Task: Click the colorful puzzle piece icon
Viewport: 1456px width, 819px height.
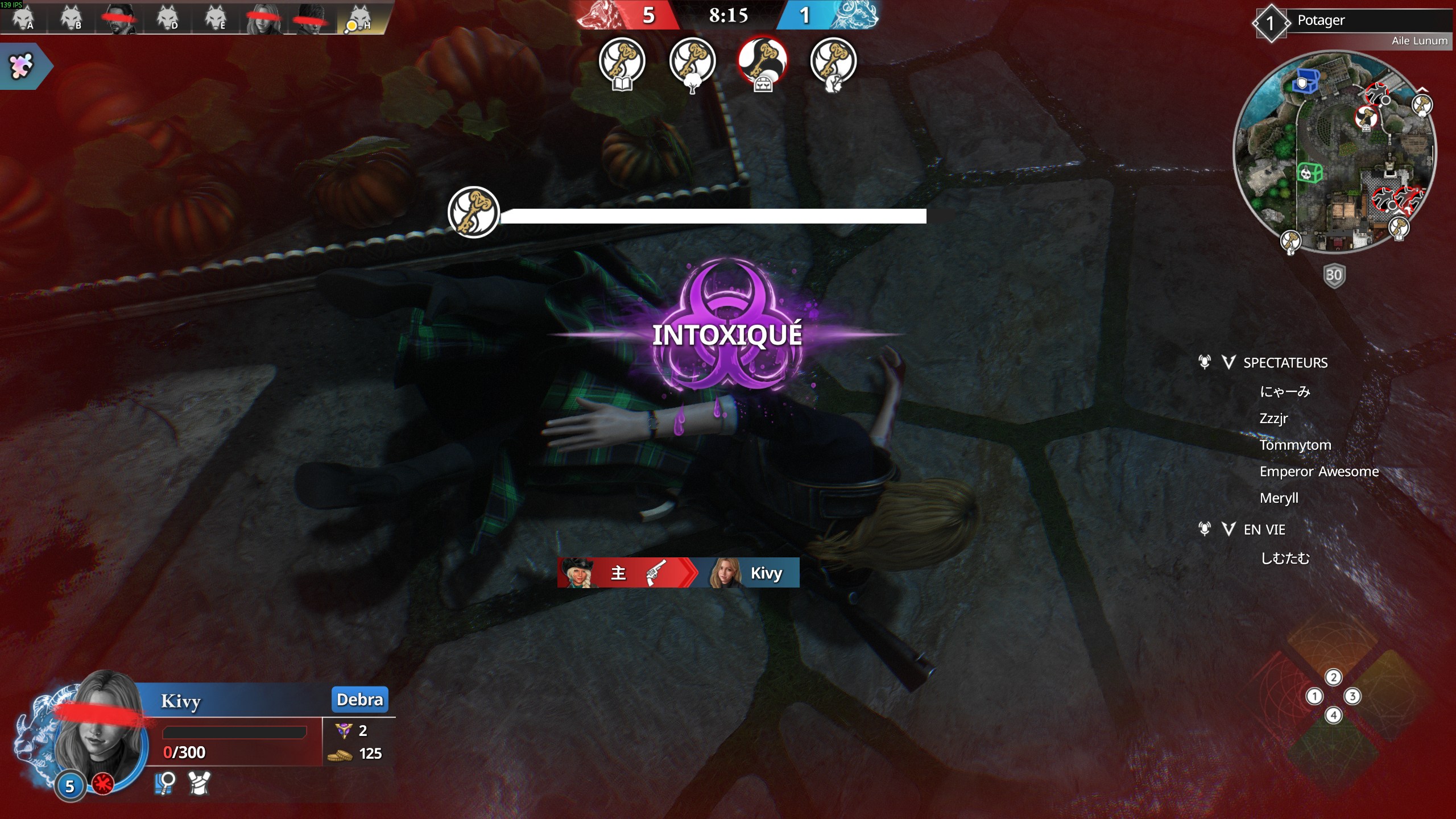Action: click(x=22, y=66)
